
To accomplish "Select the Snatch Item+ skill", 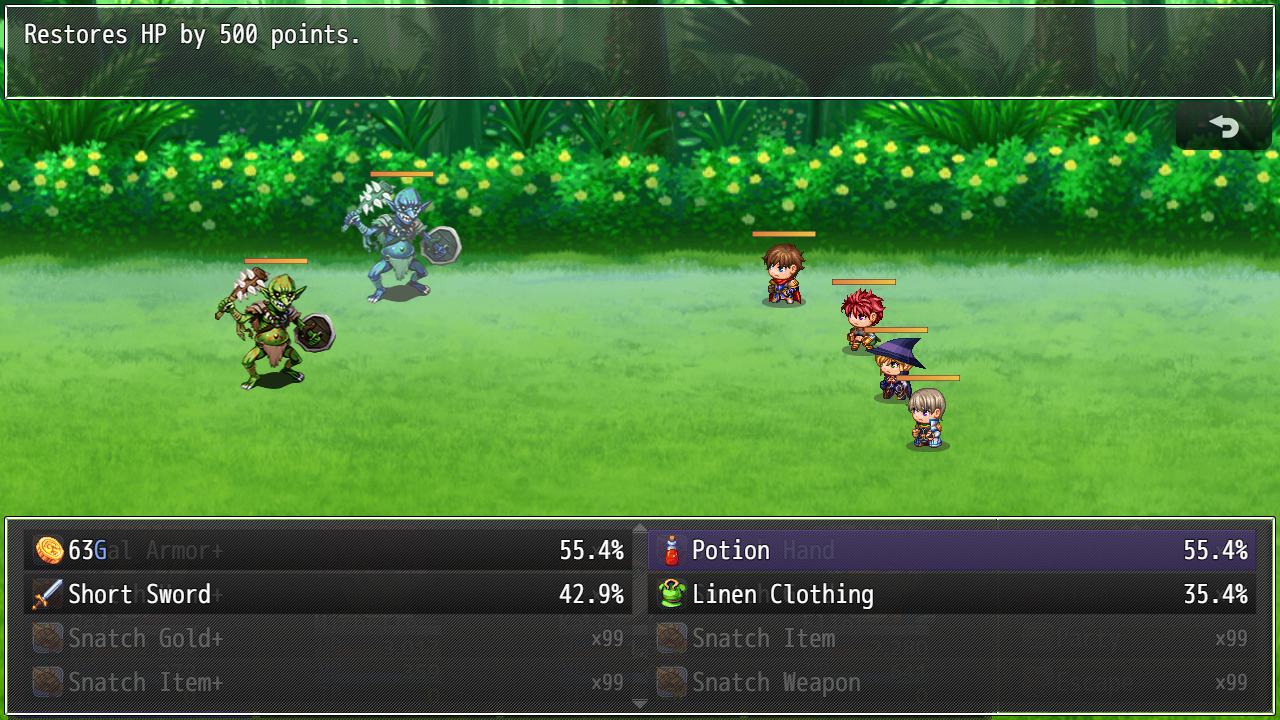I will pyautogui.click(x=328, y=682).
